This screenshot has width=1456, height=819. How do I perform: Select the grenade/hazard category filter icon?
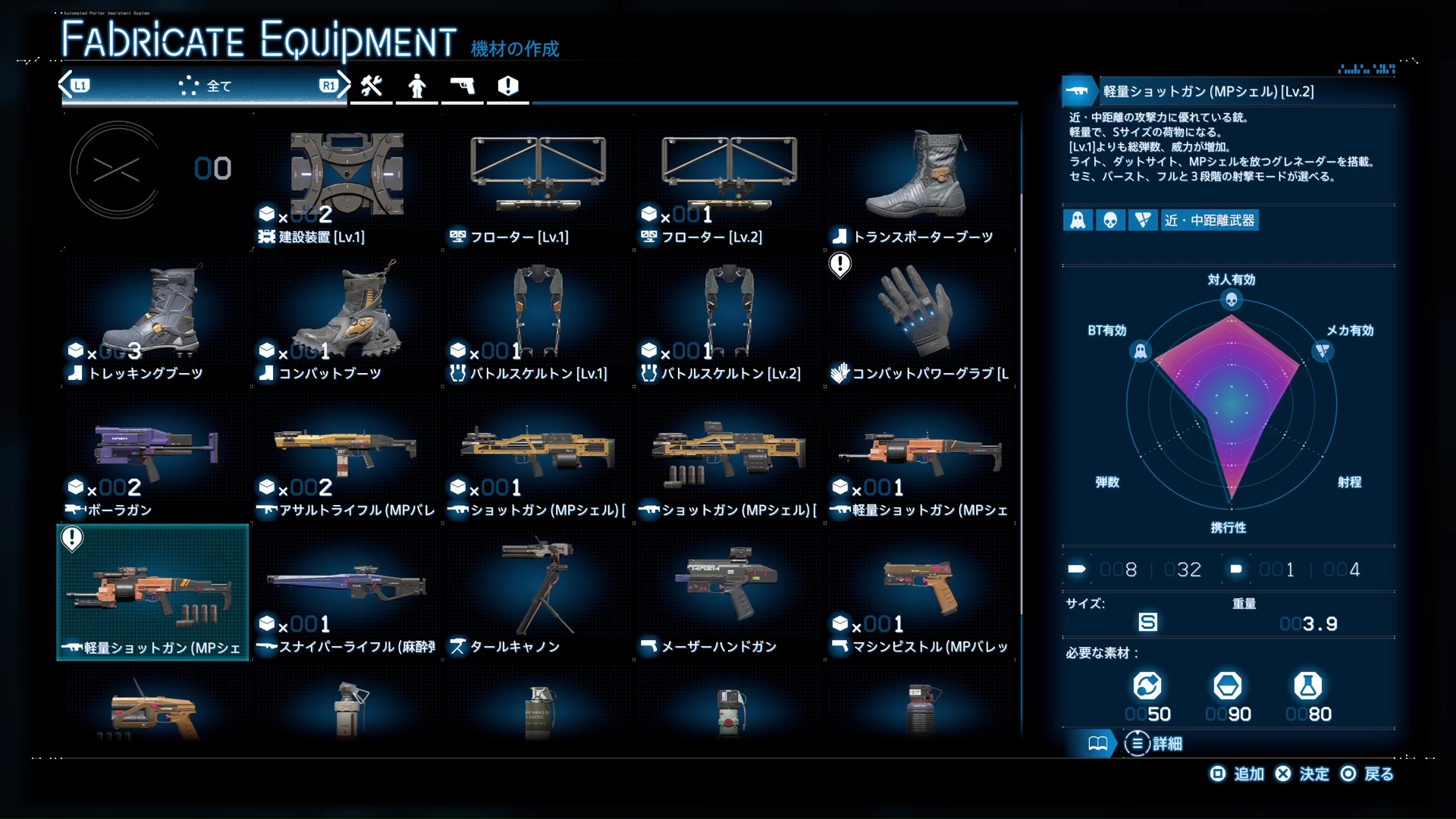[x=507, y=86]
